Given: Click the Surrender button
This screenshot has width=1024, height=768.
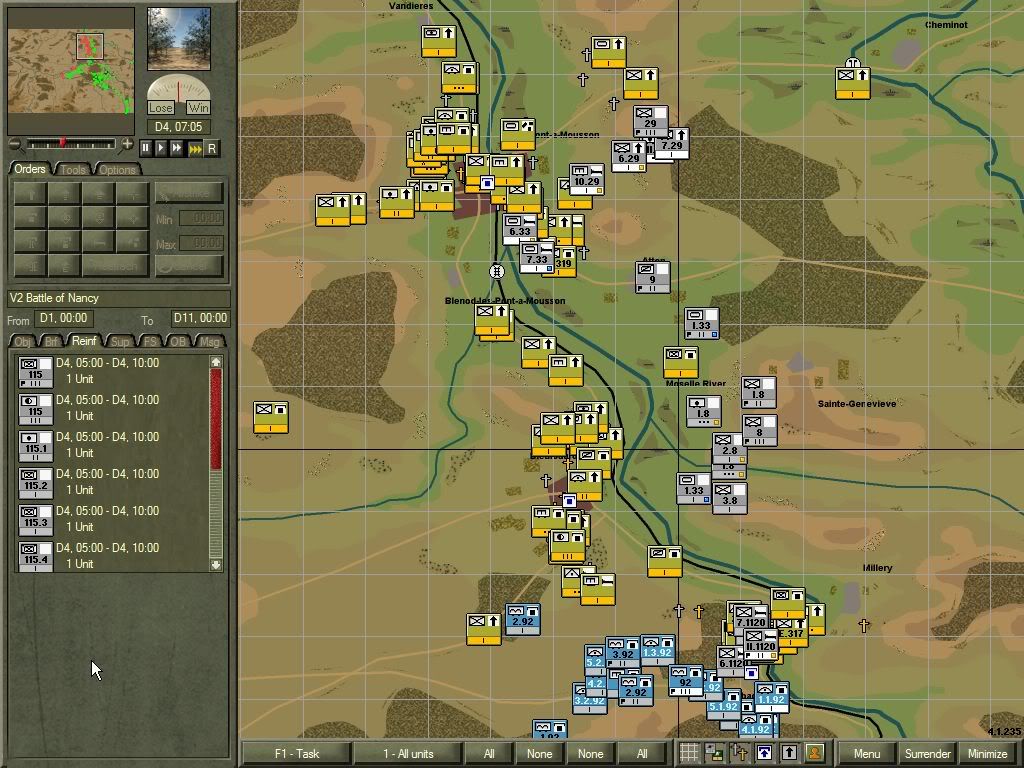Looking at the screenshot, I should (x=927, y=753).
